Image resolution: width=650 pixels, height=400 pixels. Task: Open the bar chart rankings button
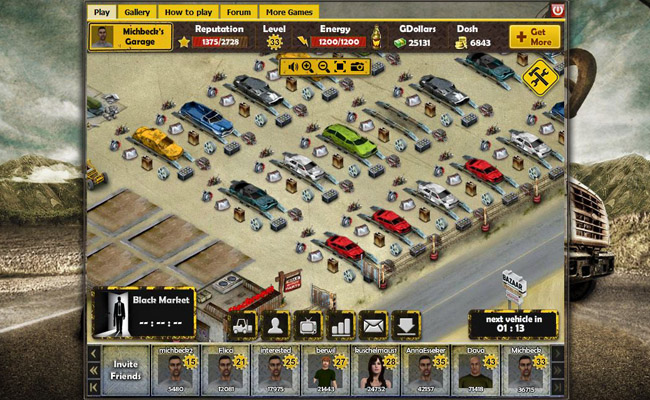pos(341,325)
